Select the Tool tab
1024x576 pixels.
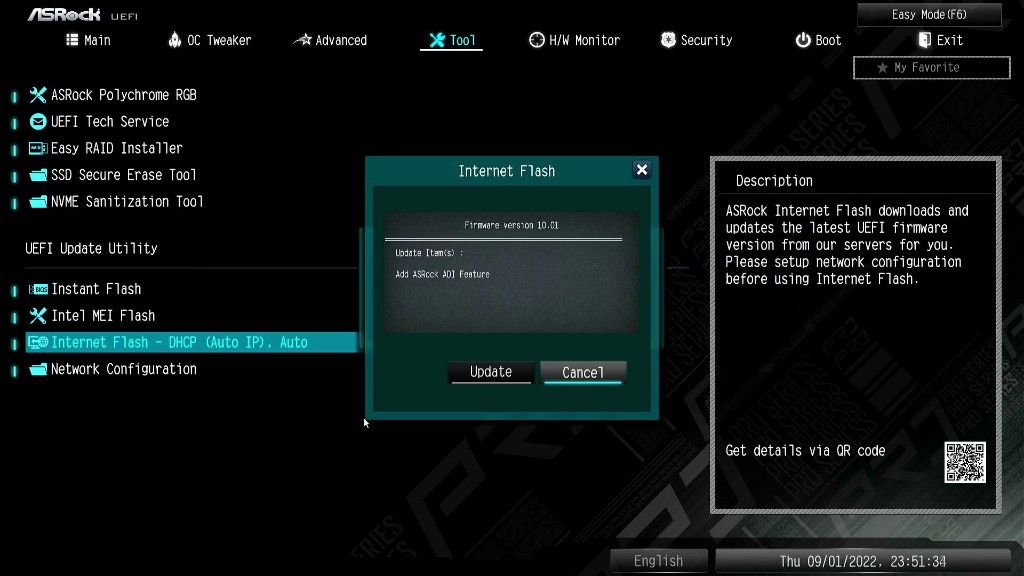[x=452, y=40]
